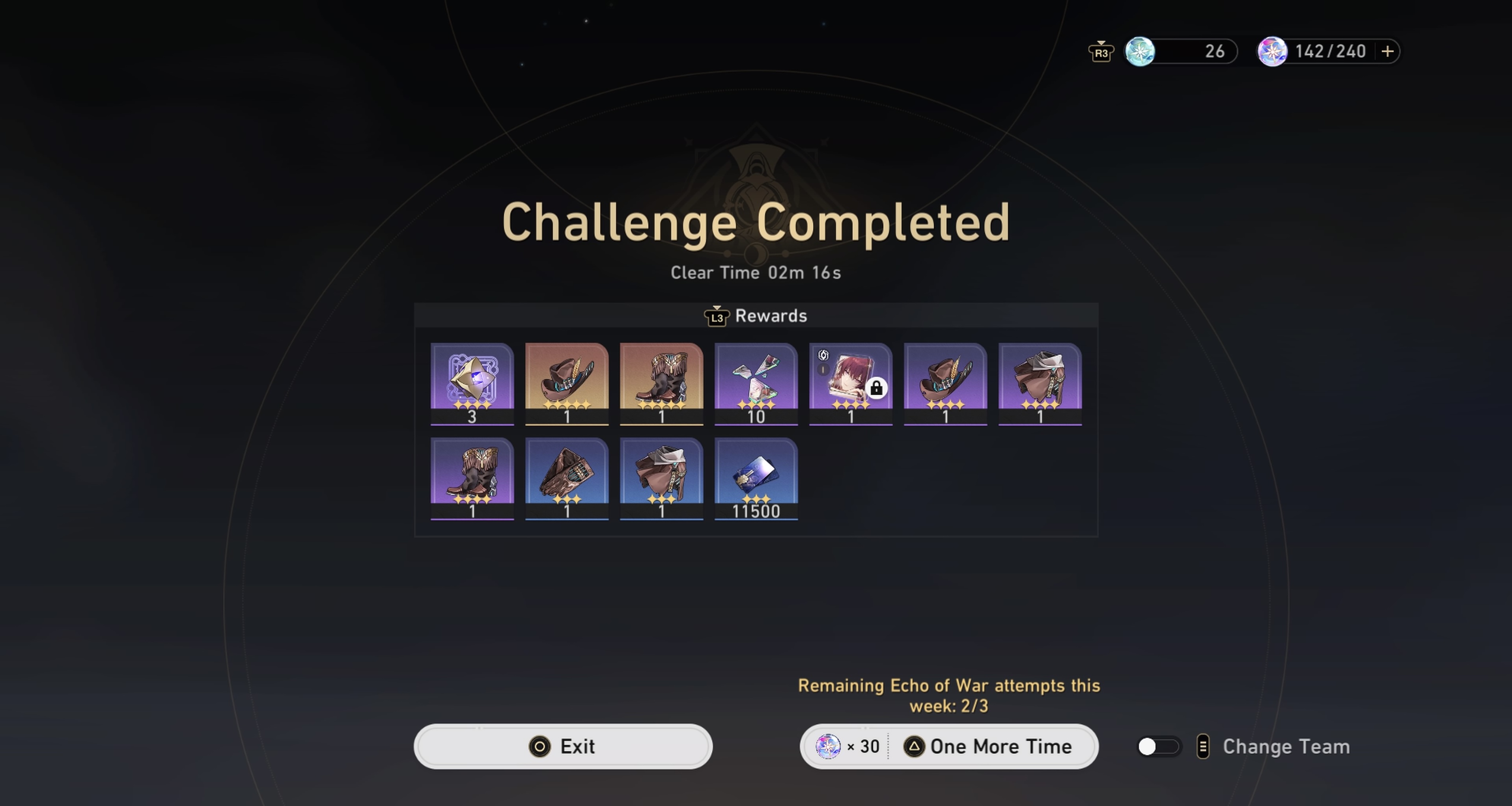Inspect the fringed boots relic reward
Screen dimensions: 1512x806
pyautogui.click(x=661, y=384)
